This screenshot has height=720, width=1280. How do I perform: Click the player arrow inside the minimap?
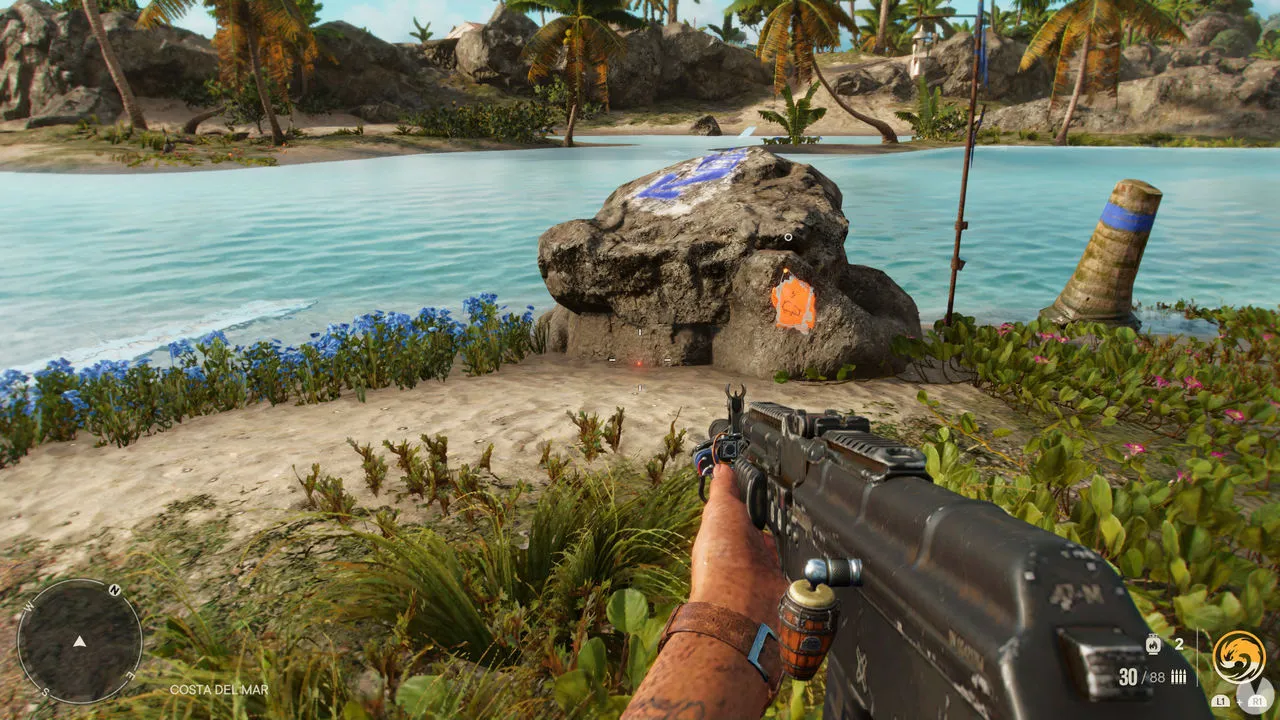coord(80,642)
